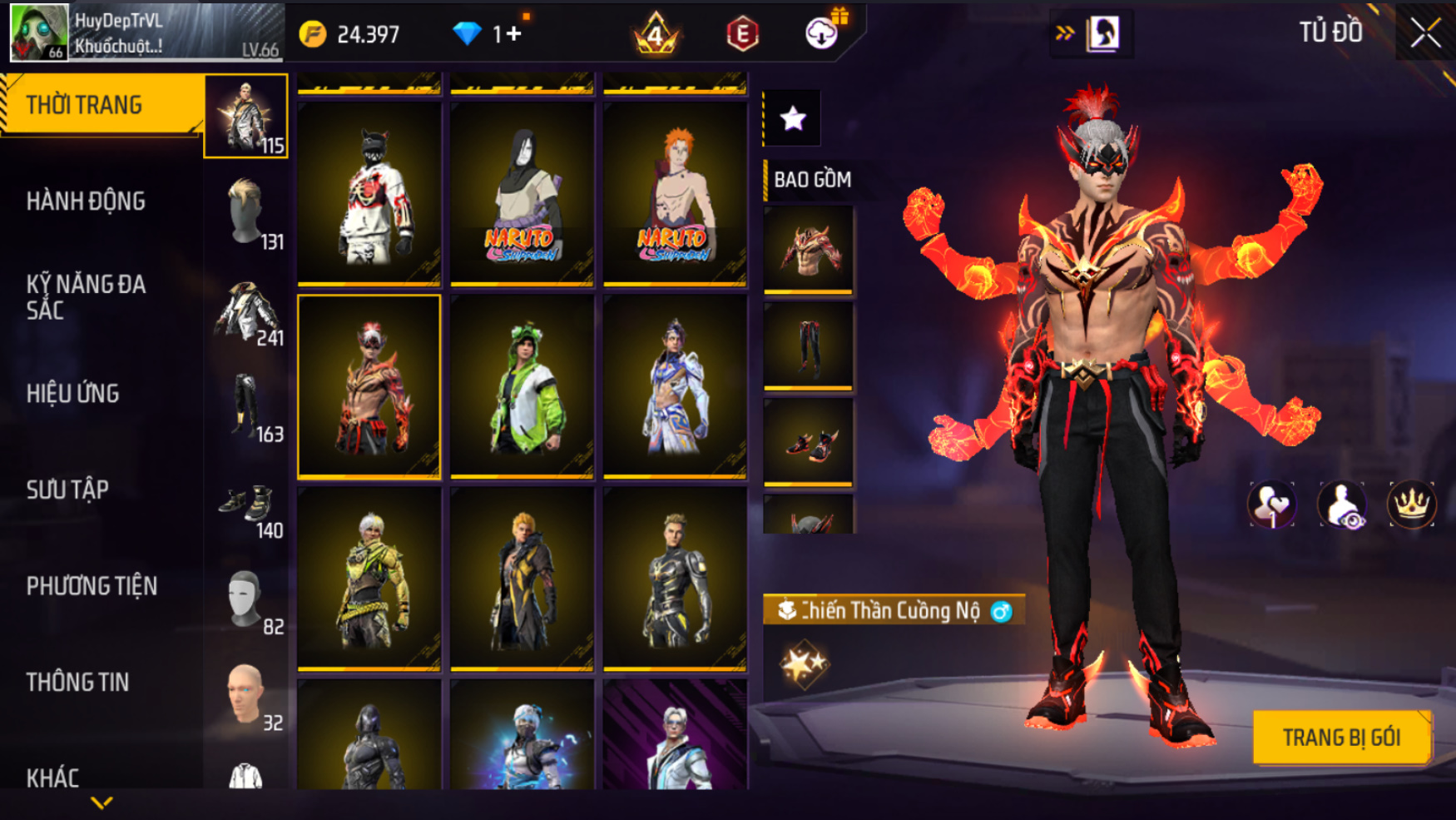Open the Phương Tiện category
Screen dimensions: 1456x820
[x=92, y=586]
